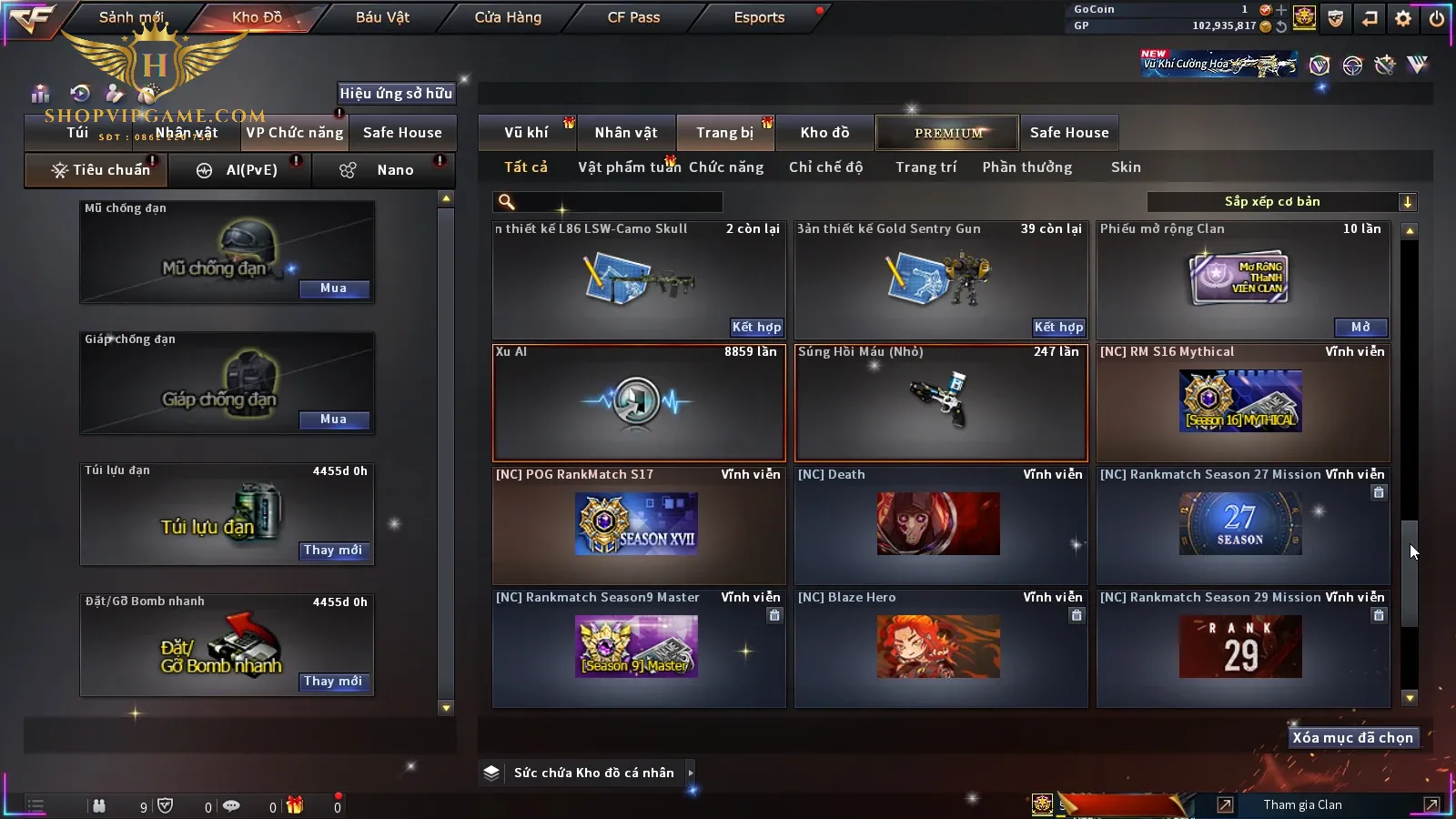Show the Tất cả item filter
Viewport: 1456px width, 819px height.
(526, 167)
